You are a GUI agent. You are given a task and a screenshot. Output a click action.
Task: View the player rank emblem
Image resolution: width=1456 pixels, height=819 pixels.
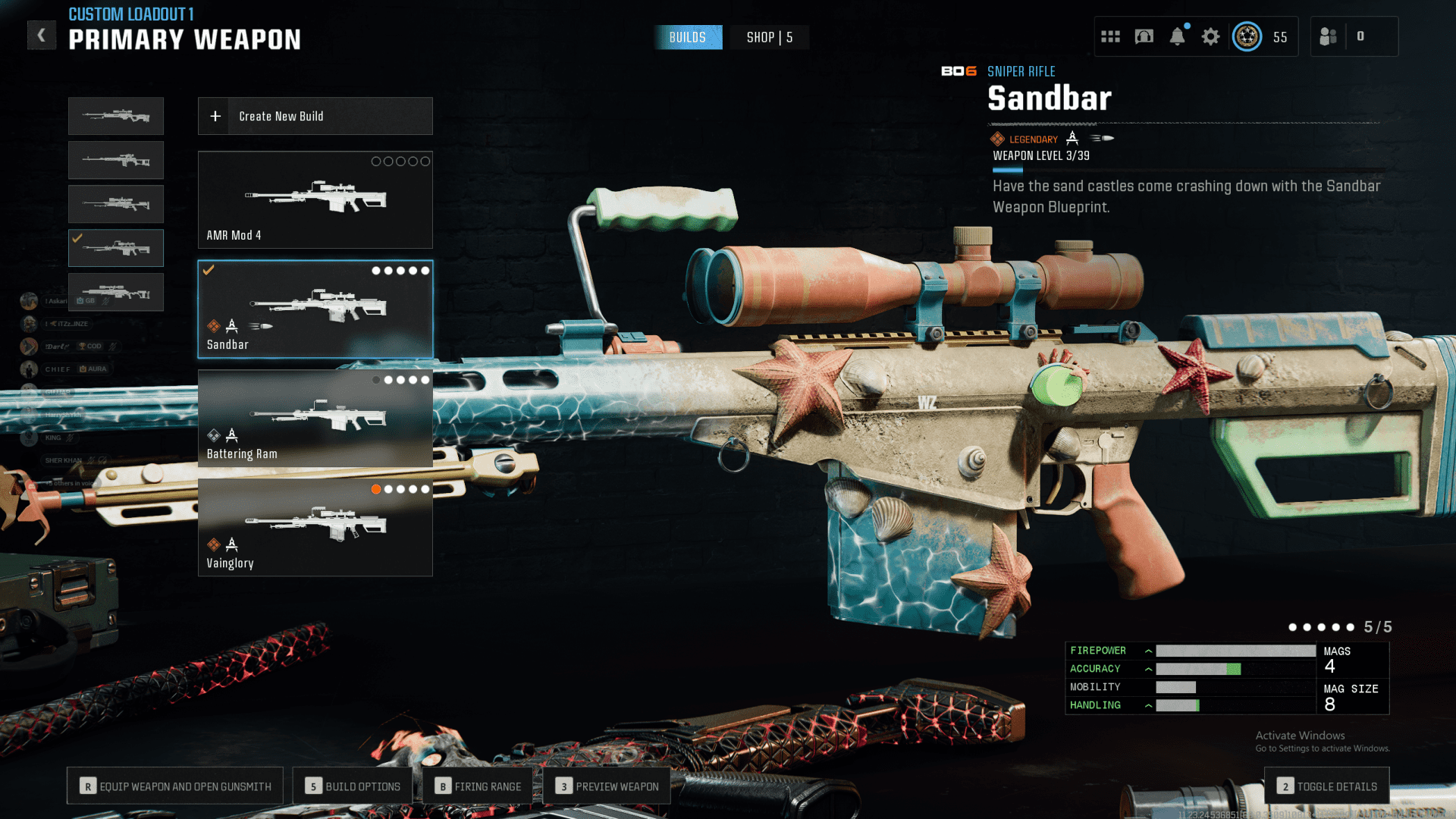[1247, 36]
